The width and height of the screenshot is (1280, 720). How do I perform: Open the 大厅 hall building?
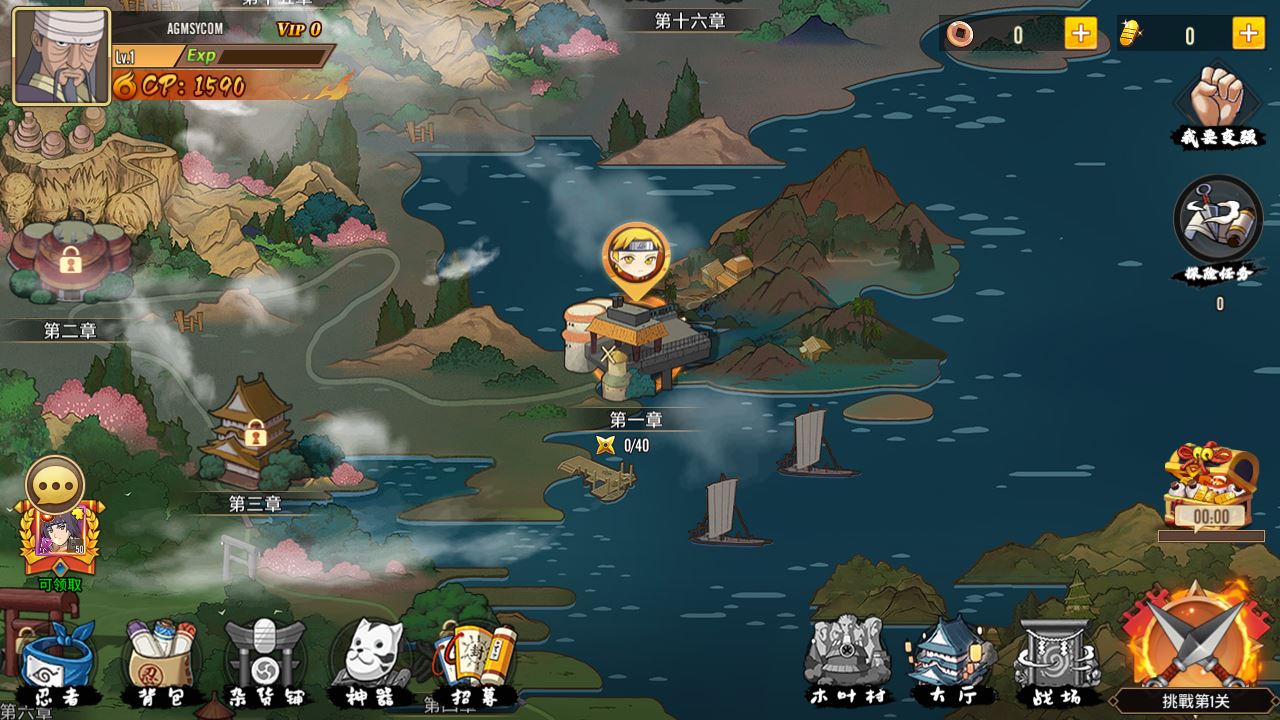coord(951,660)
